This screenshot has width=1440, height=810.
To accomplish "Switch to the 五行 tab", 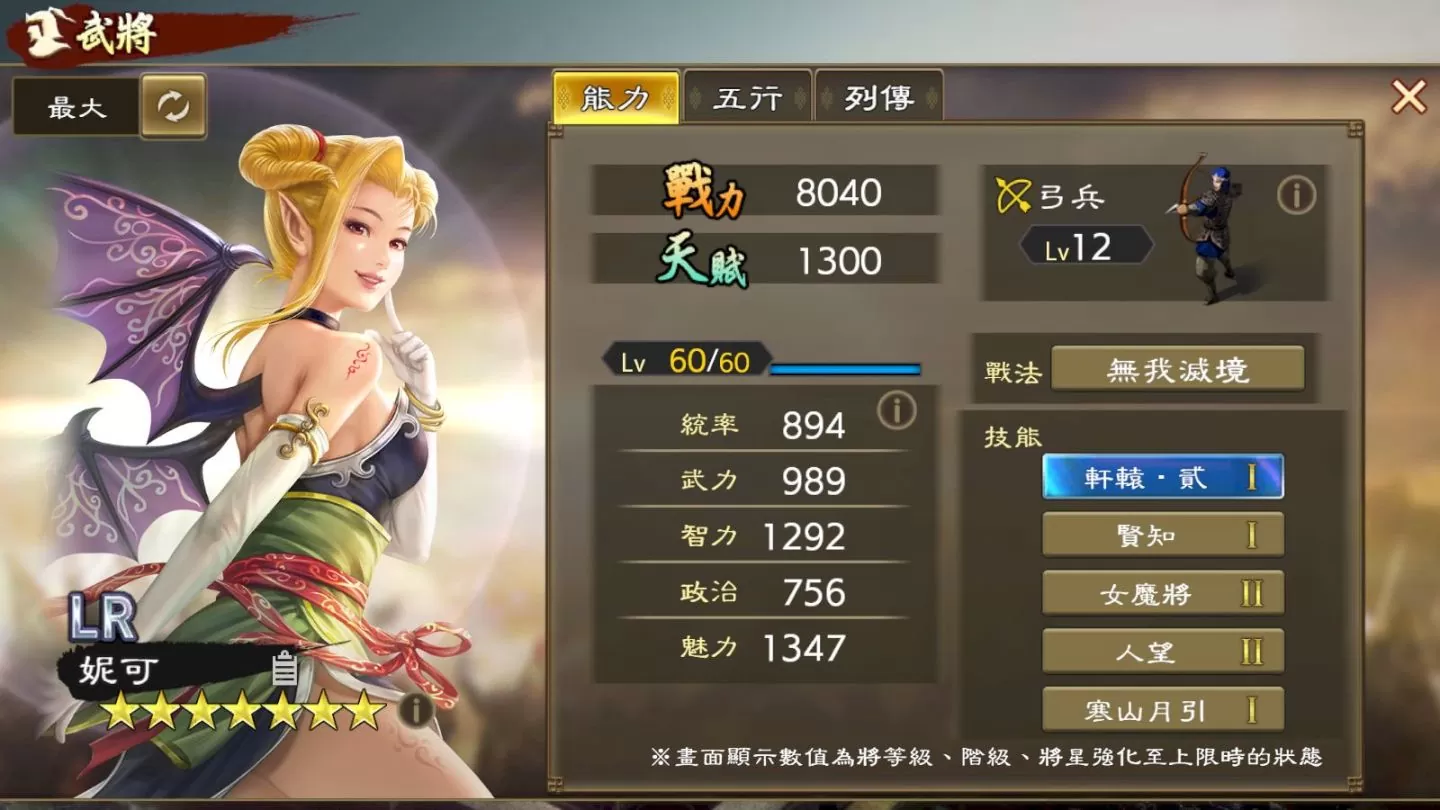I will 749,99.
